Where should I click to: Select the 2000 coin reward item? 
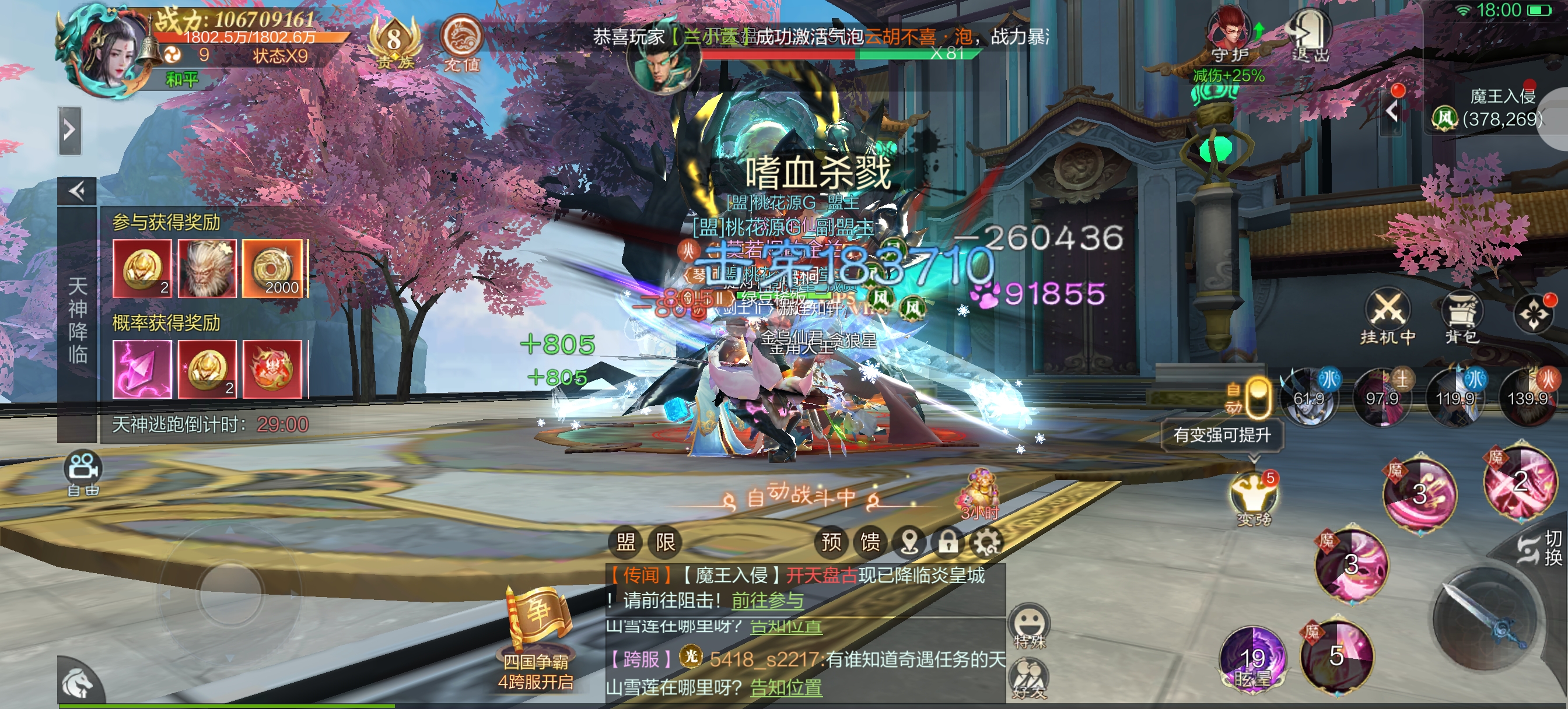[272, 268]
